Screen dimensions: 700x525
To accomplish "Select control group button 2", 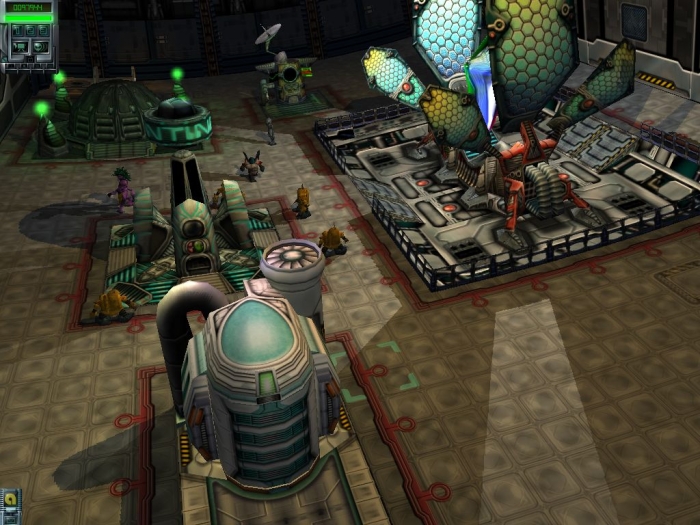I will pyautogui.click(x=30, y=31).
